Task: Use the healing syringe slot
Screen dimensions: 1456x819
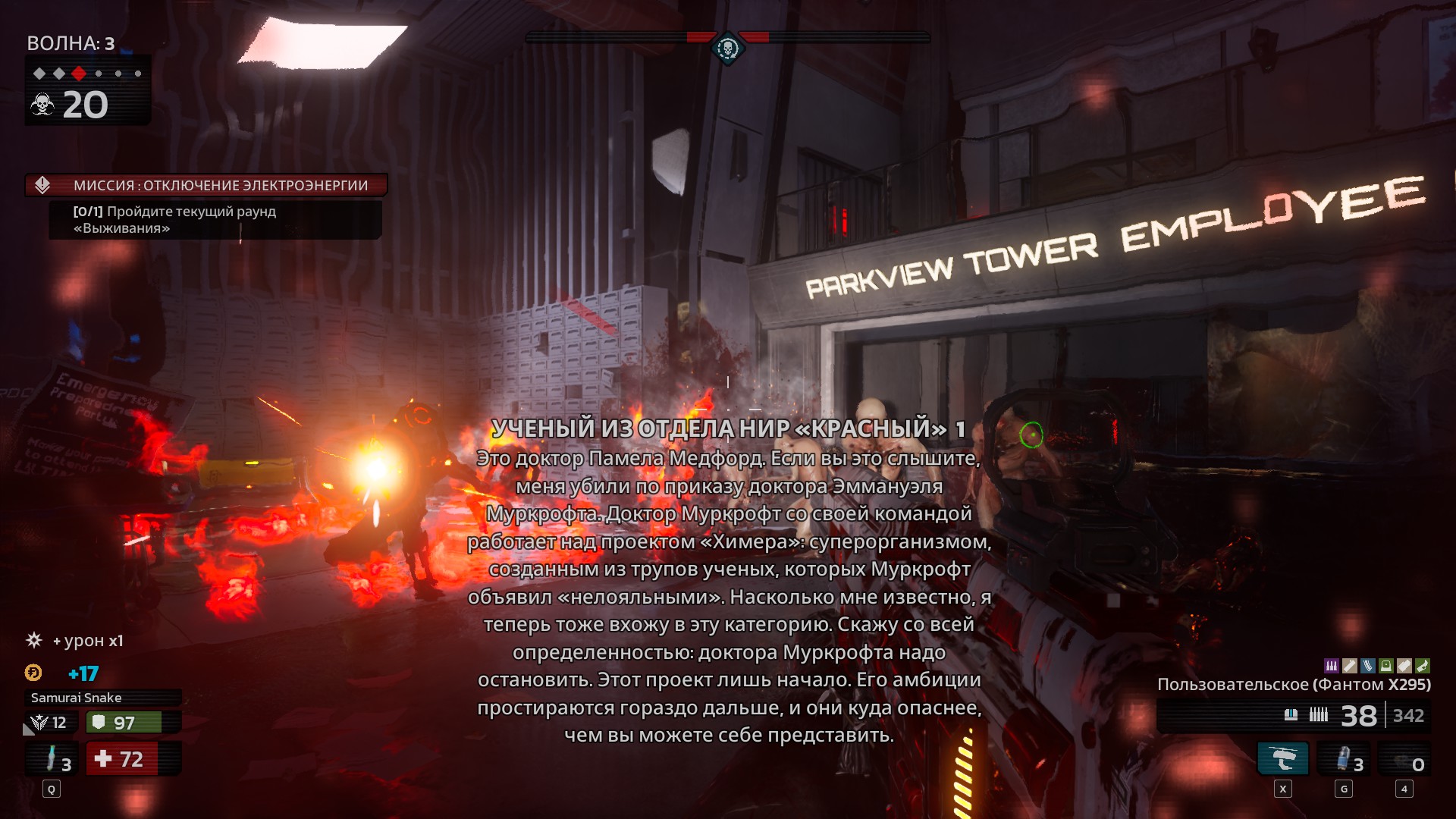Action: tap(52, 759)
